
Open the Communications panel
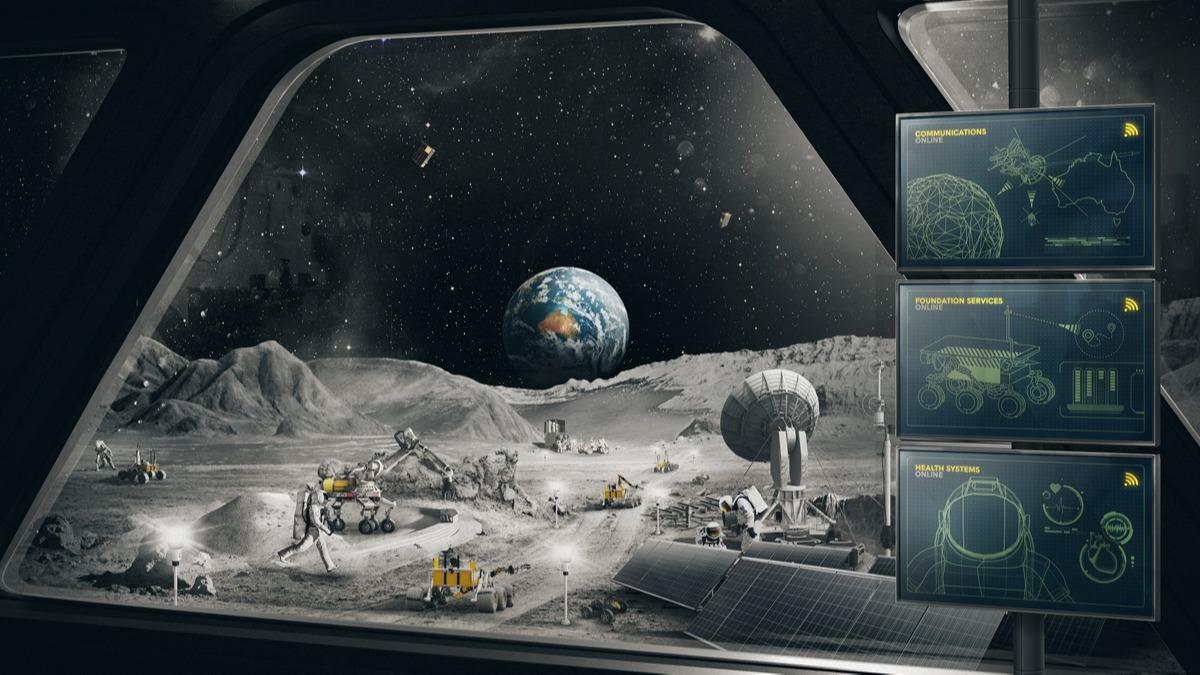point(1025,189)
